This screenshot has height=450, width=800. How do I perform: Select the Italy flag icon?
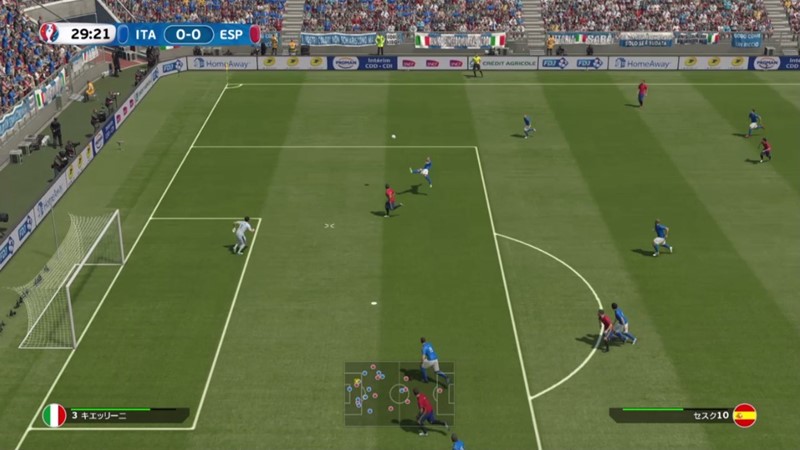click(54, 415)
